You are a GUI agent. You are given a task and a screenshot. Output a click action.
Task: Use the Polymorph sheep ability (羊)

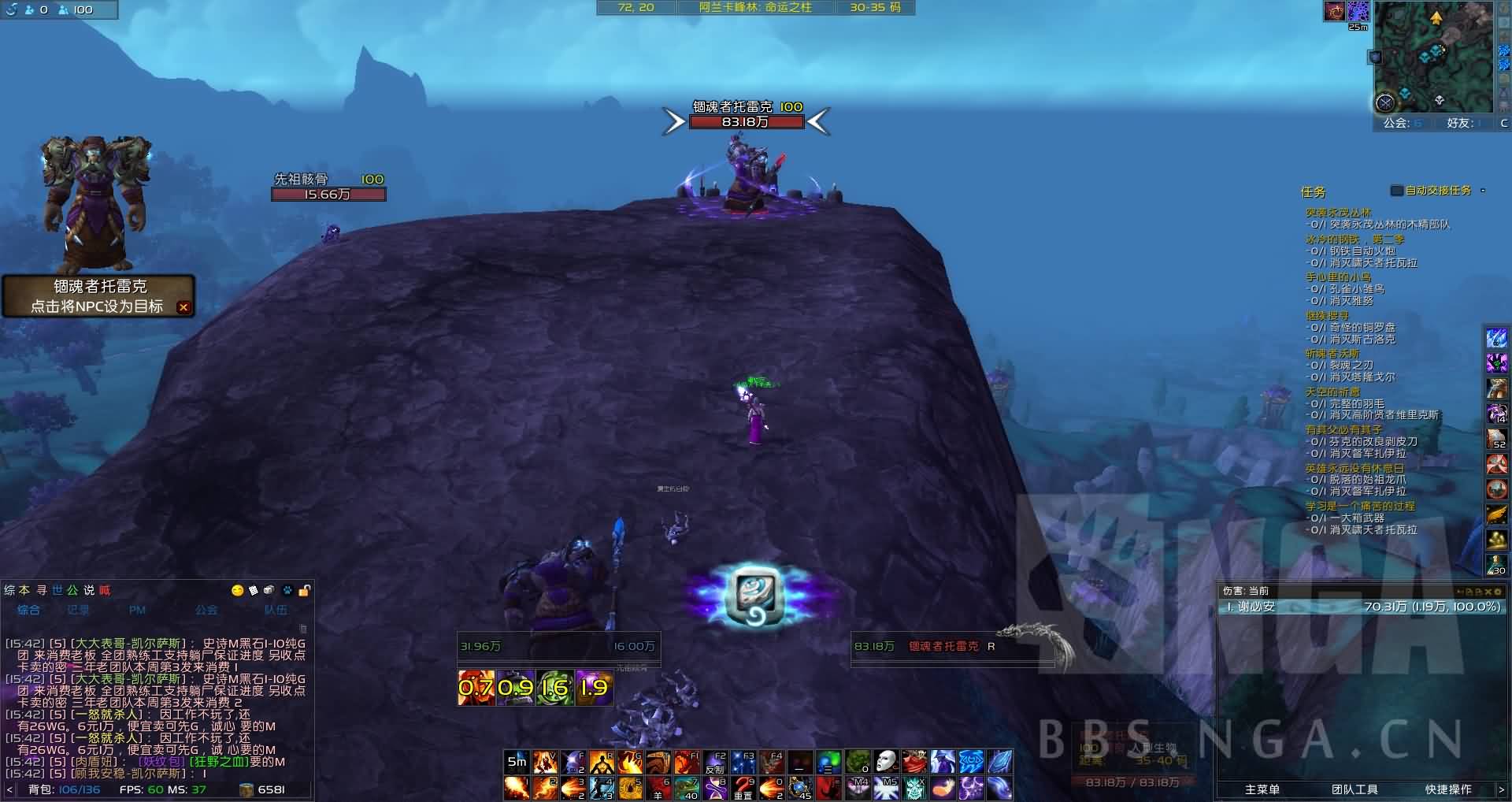pos(658,787)
